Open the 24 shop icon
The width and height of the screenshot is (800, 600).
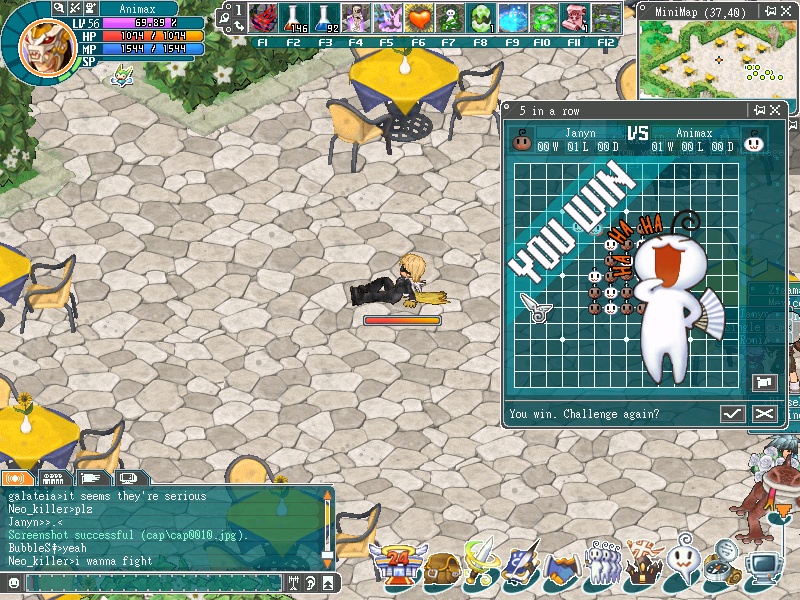(395, 566)
